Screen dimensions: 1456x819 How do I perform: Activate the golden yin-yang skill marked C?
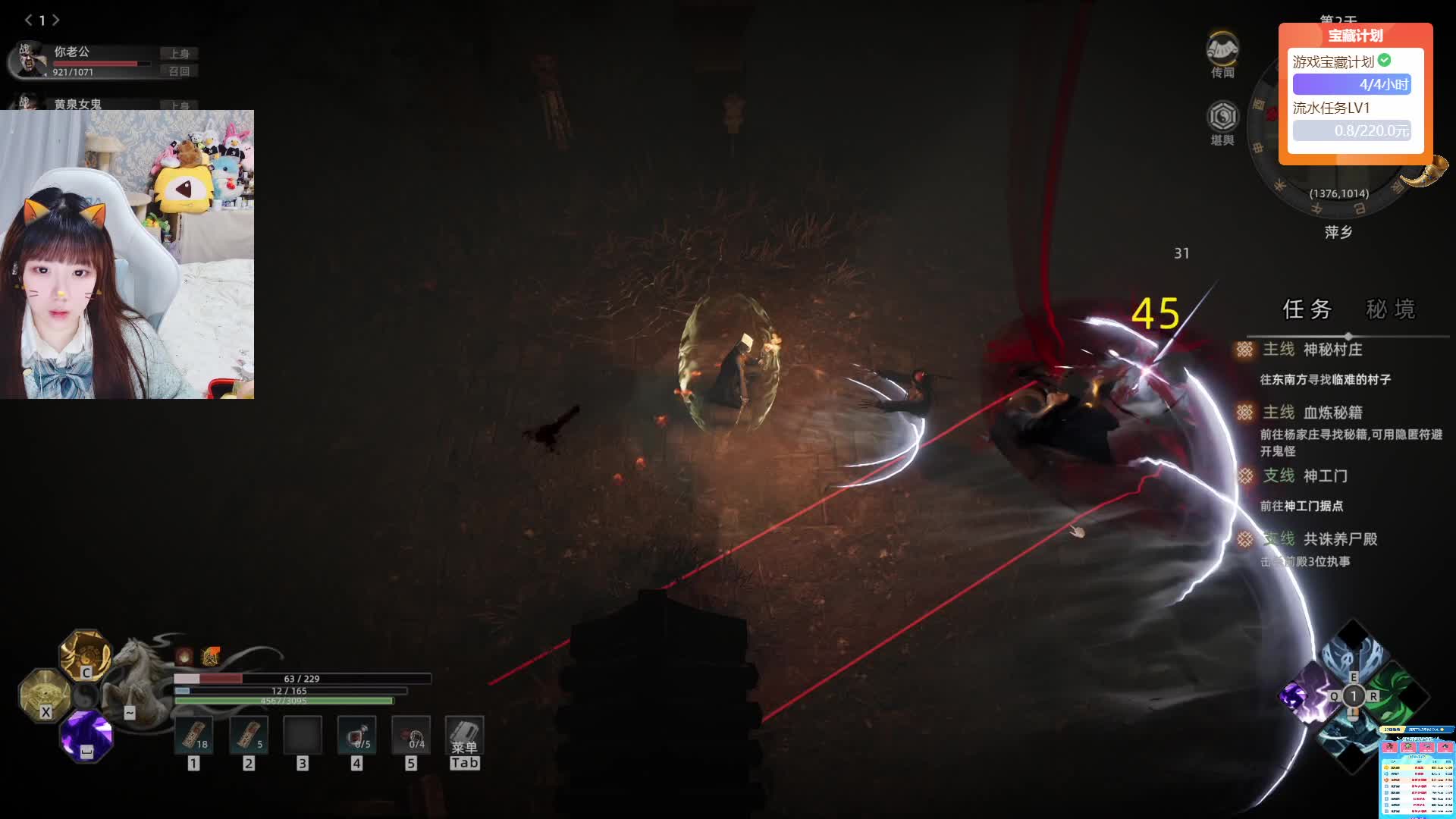coord(85,654)
